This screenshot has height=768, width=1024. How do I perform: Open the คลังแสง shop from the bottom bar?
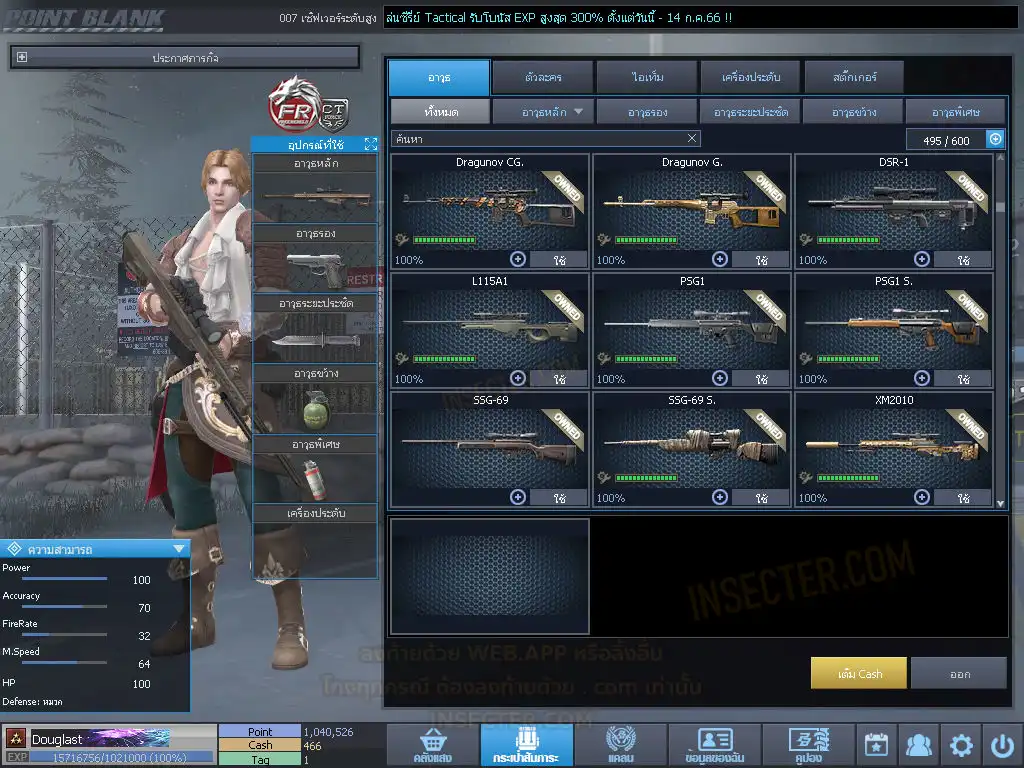point(433,745)
